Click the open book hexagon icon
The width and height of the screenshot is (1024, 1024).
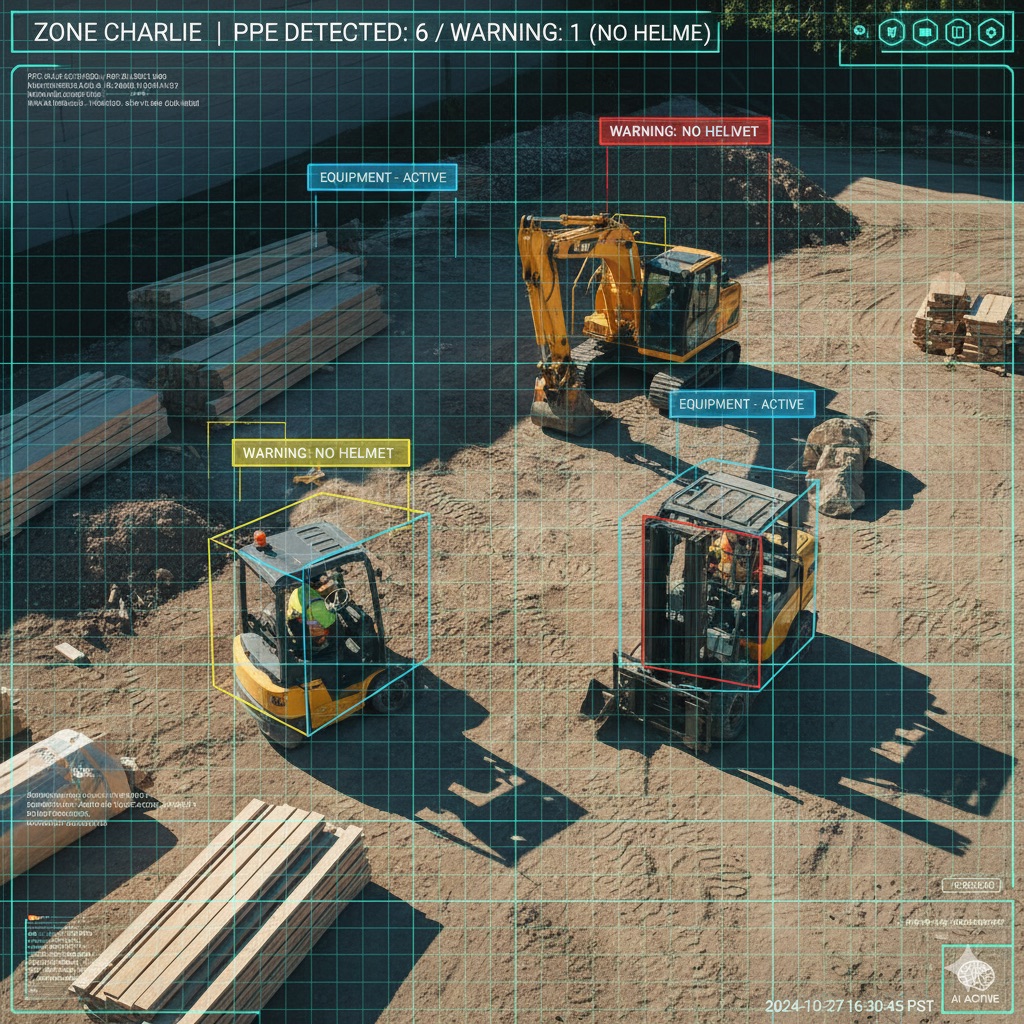924,33
